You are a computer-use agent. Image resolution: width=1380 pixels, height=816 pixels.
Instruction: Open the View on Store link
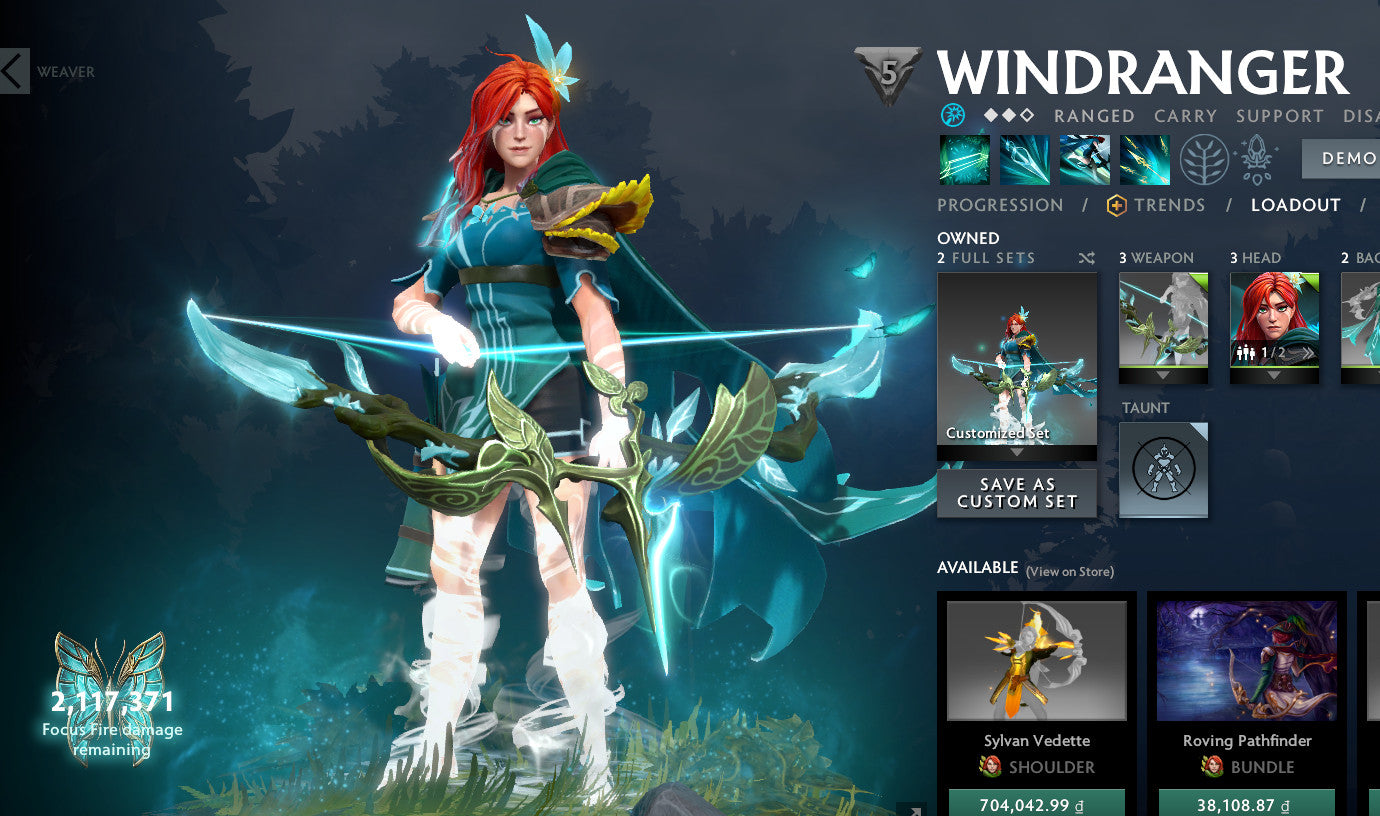click(x=1068, y=570)
